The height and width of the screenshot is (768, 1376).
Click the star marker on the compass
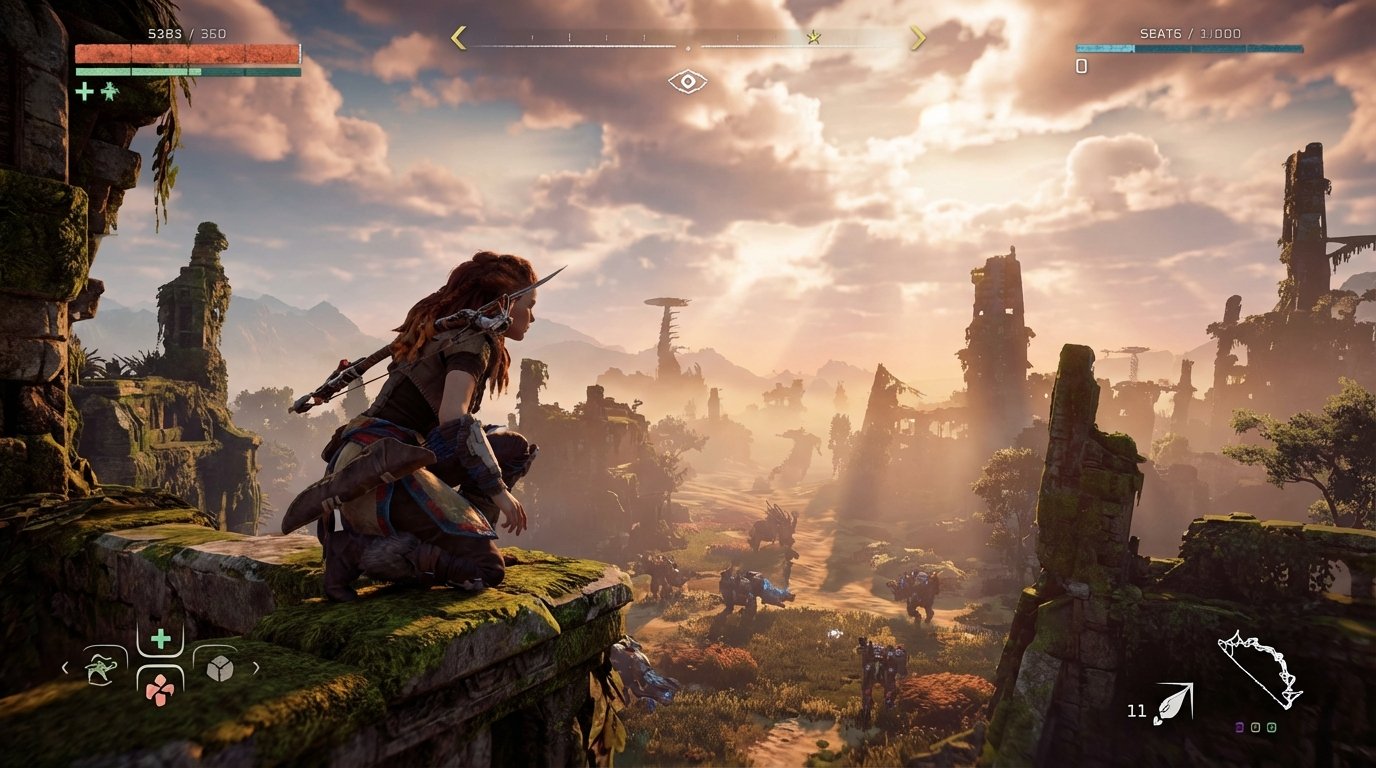[814, 38]
